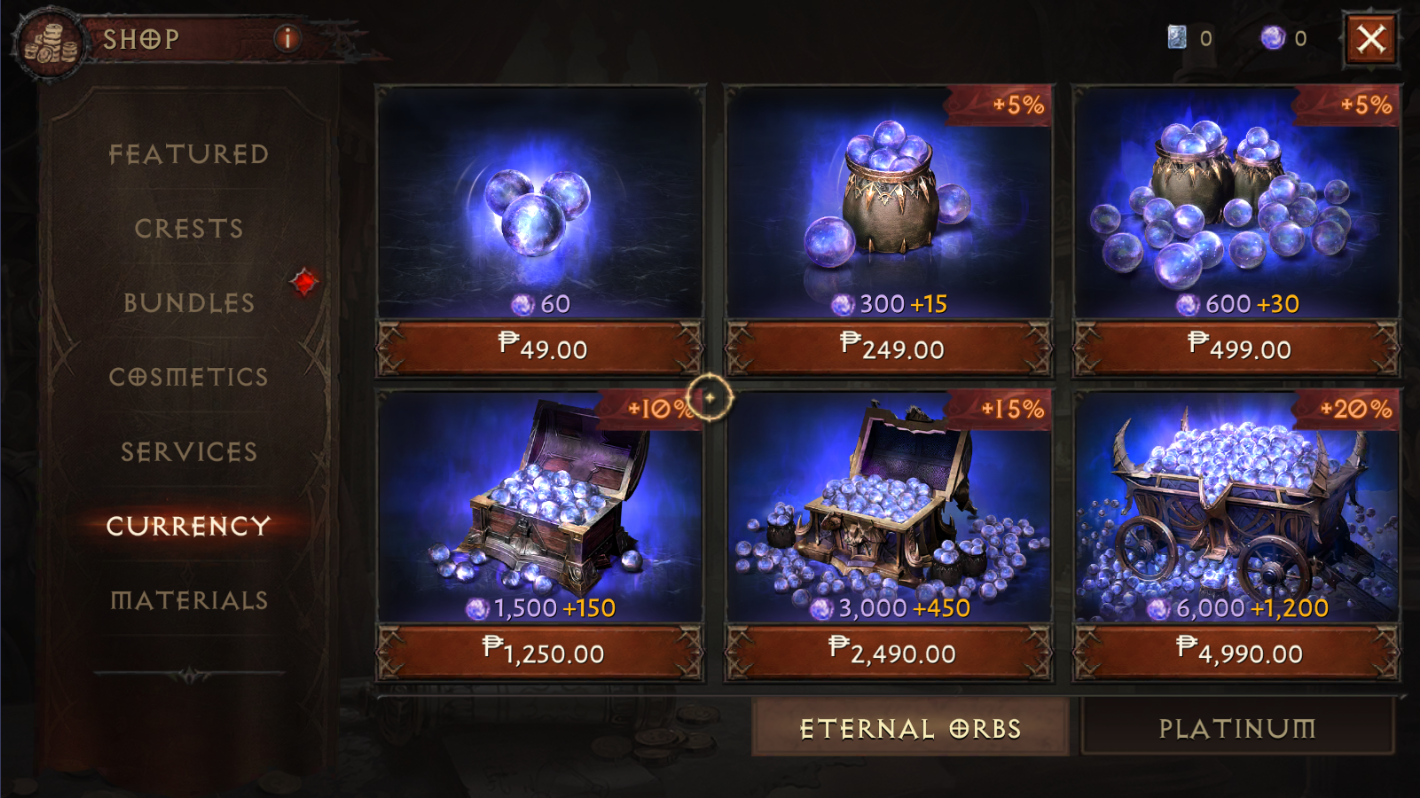The width and height of the screenshot is (1420, 798).
Task: Open the Featured shop category
Action: coord(190,154)
